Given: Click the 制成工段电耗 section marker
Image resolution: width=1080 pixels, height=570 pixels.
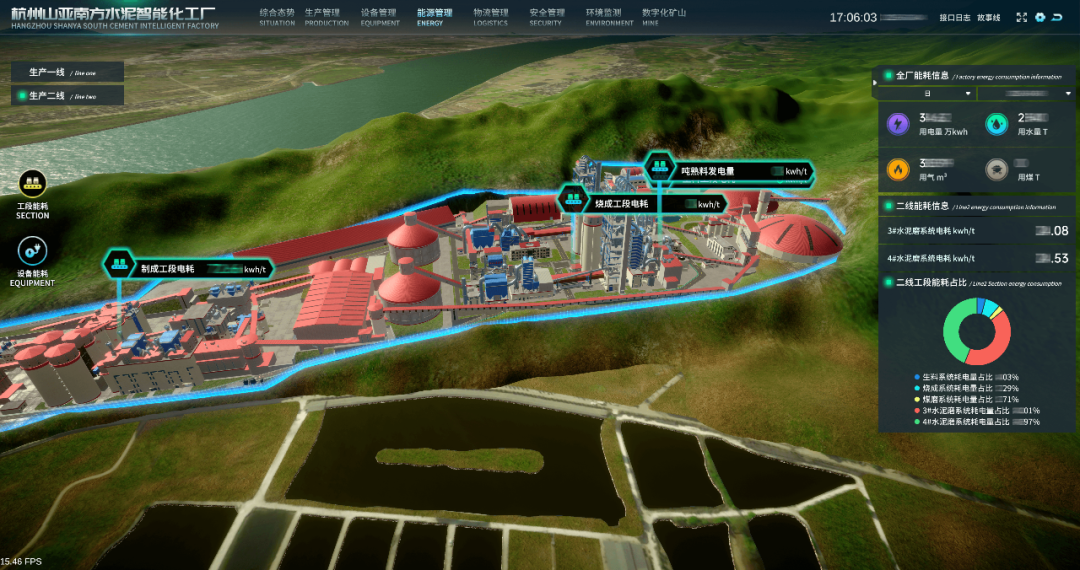Looking at the screenshot, I should [120, 265].
